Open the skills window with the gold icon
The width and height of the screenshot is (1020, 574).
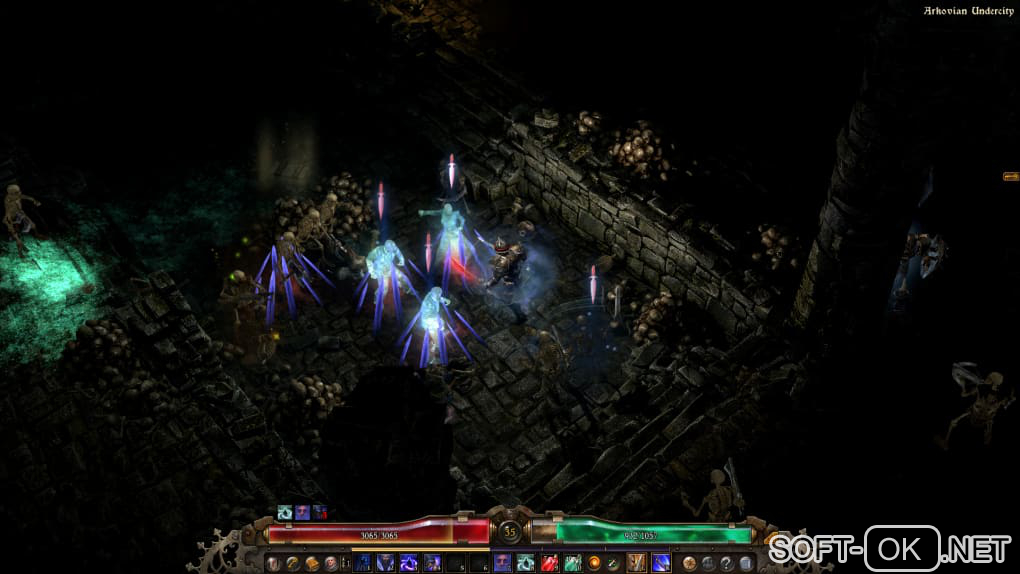coord(292,563)
